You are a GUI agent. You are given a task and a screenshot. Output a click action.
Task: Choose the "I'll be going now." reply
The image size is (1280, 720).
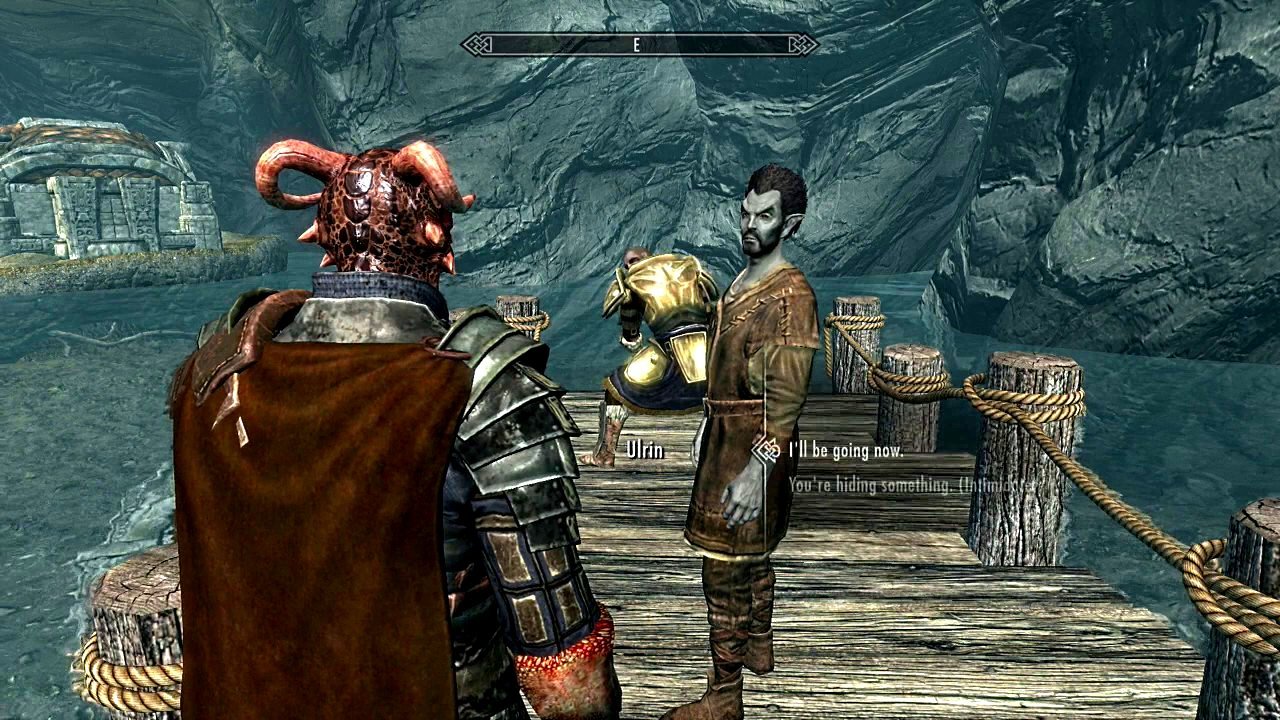tap(845, 451)
